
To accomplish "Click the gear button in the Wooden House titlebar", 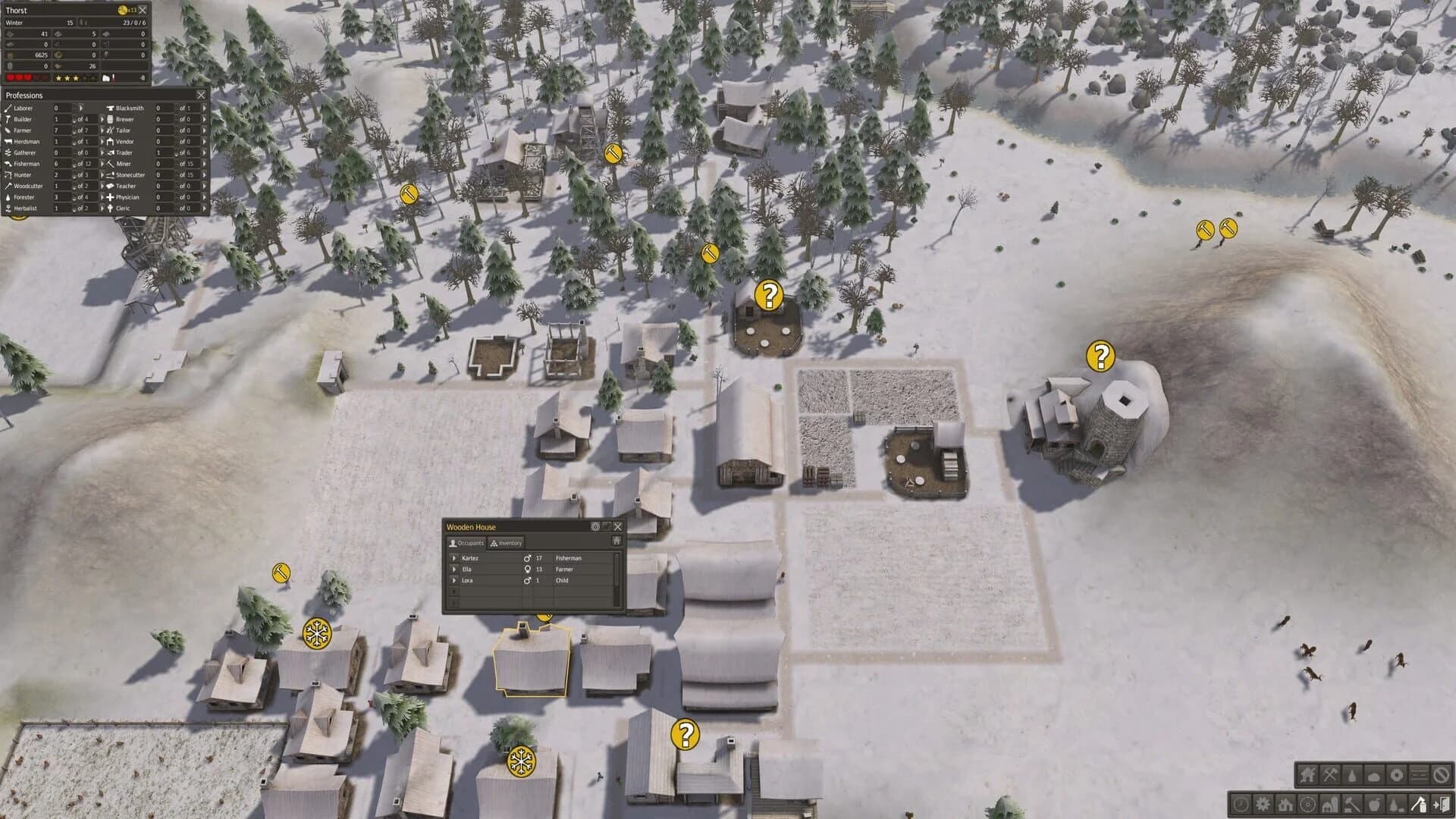I will pyautogui.click(x=595, y=527).
